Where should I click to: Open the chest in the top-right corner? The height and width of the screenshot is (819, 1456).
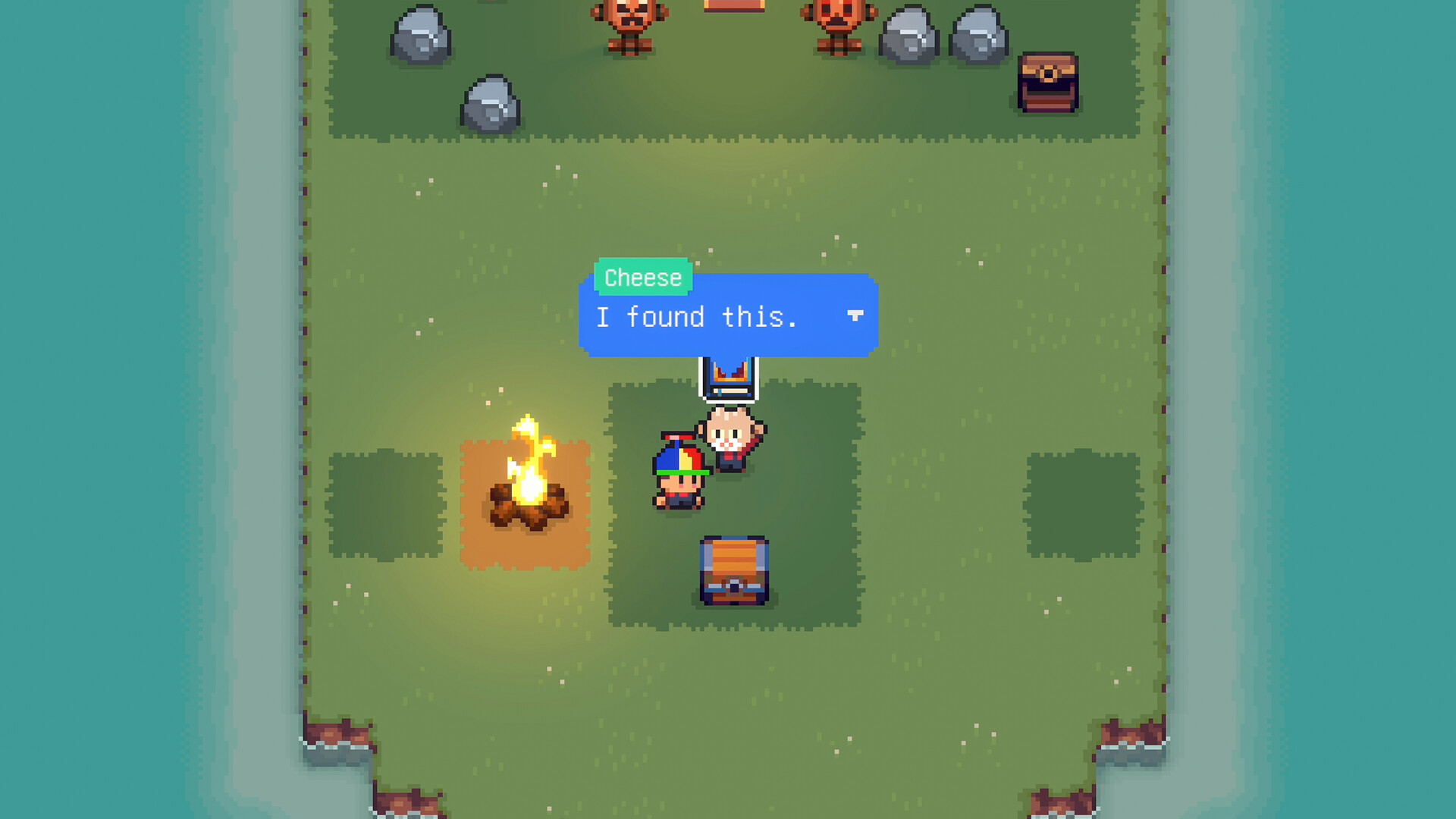1047,82
